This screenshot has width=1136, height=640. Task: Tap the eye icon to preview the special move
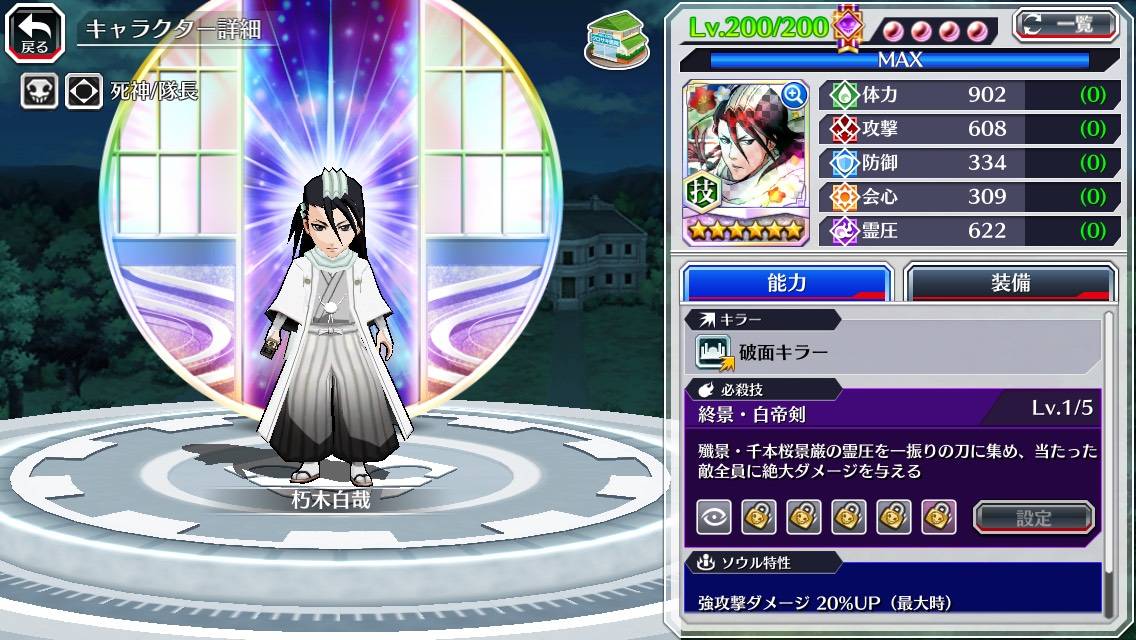coord(713,517)
